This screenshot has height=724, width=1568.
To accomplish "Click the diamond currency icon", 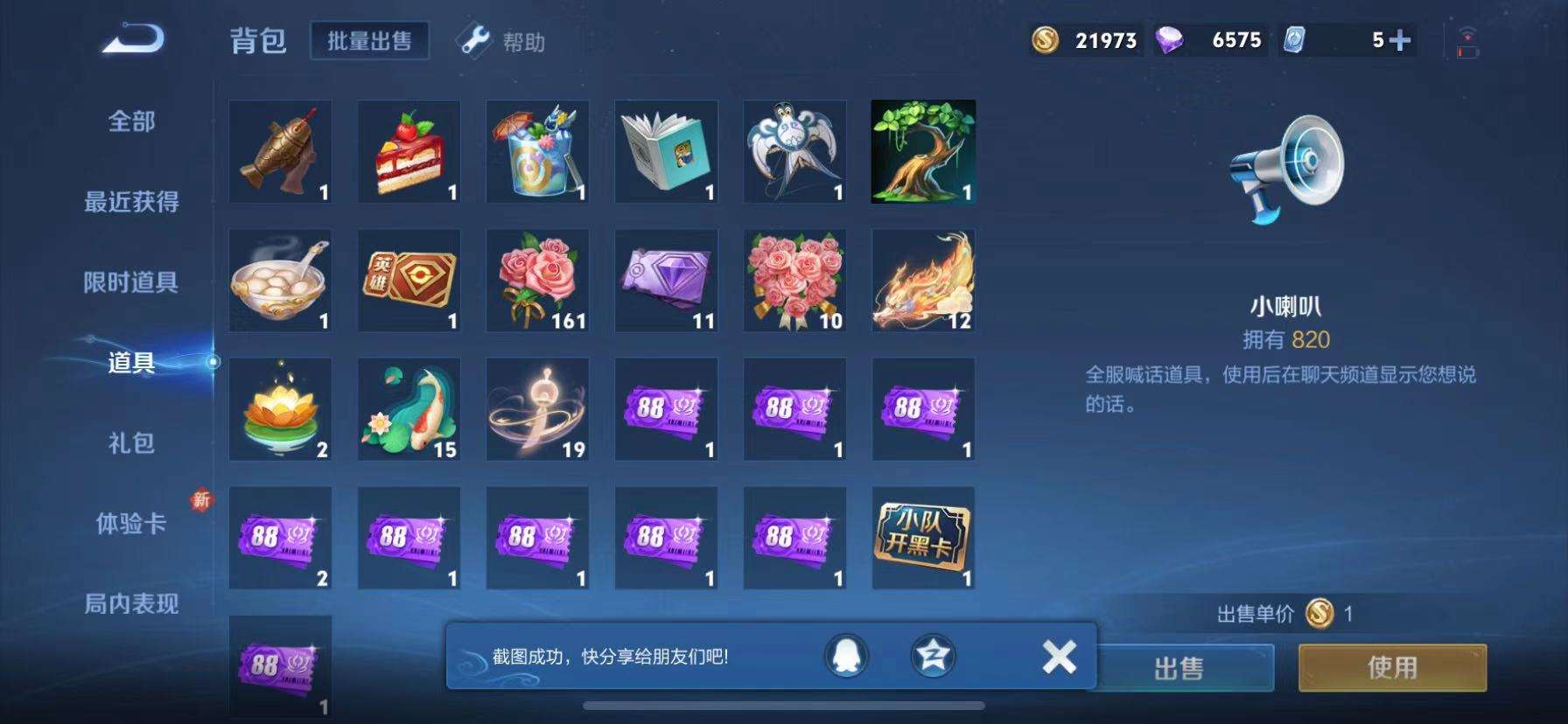I will tap(1177, 39).
